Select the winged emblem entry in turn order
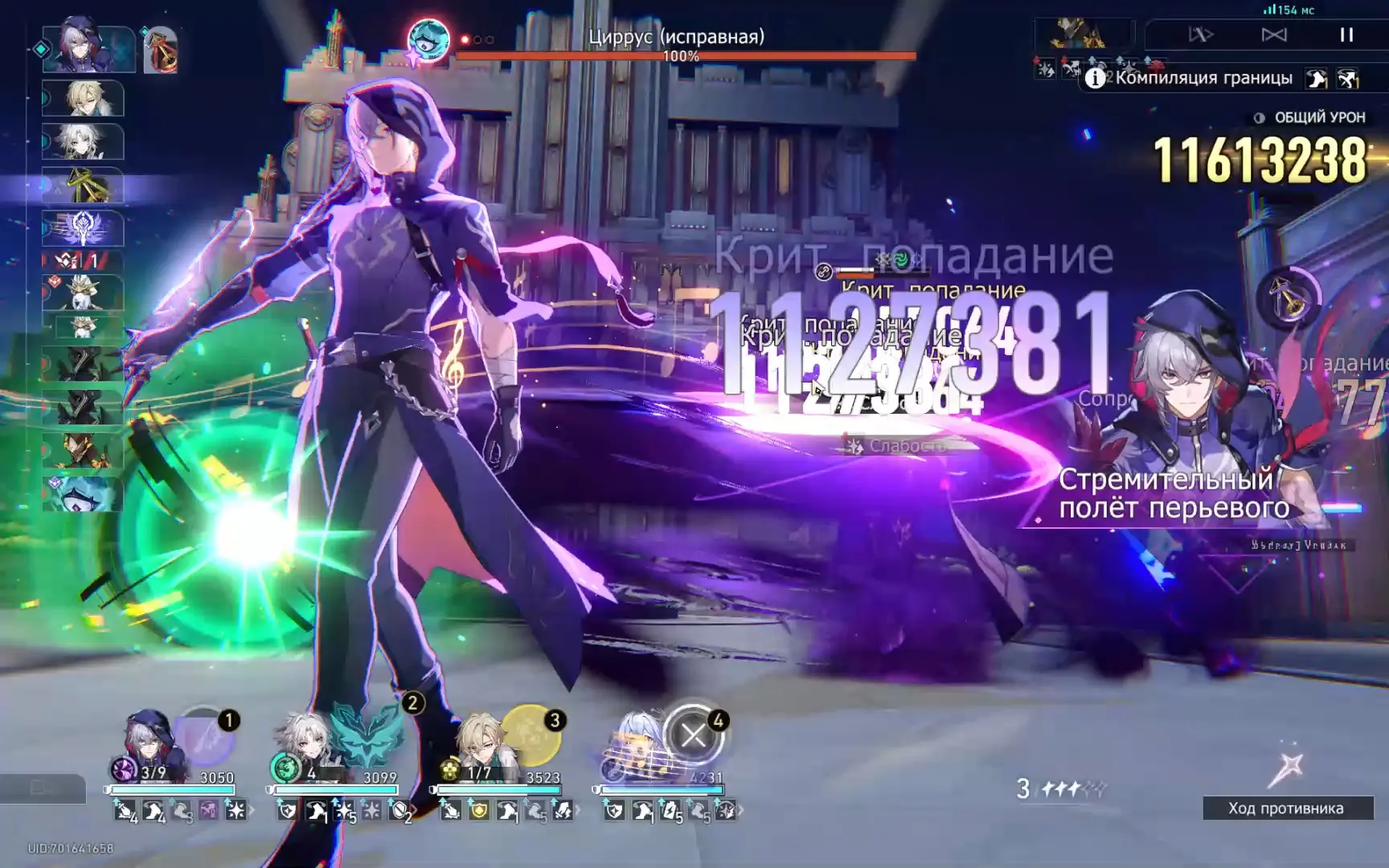 tap(83, 229)
